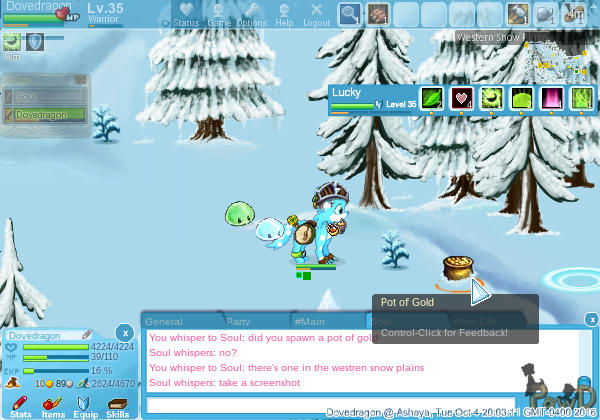The width and height of the screenshot is (600, 420).
Task: Open the Stats panel
Action: click(21, 405)
